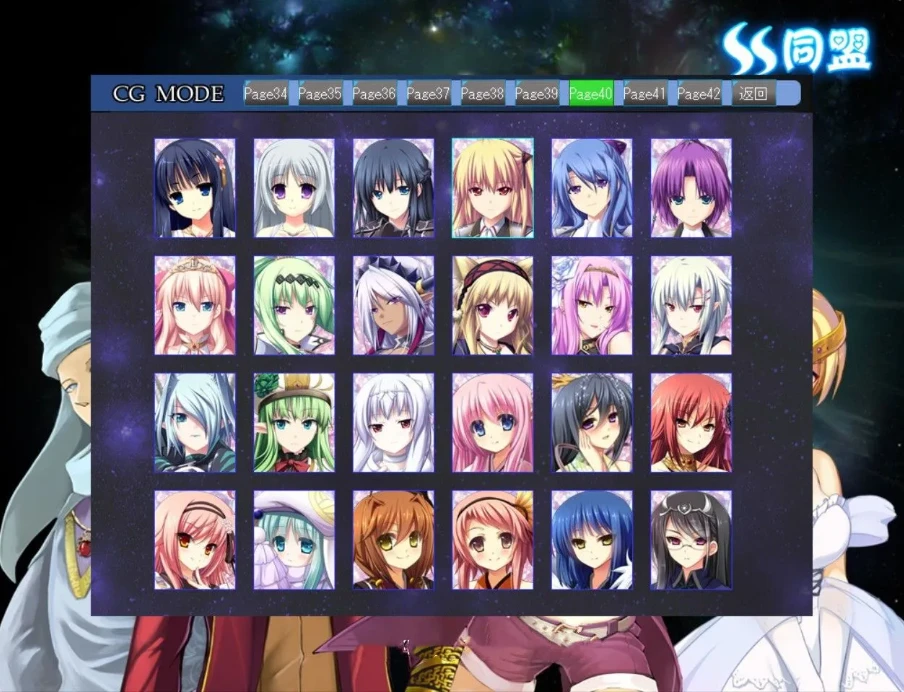This screenshot has height=692, width=904.
Task: Select the purple short-haired girl portrait
Action: pyautogui.click(x=691, y=188)
